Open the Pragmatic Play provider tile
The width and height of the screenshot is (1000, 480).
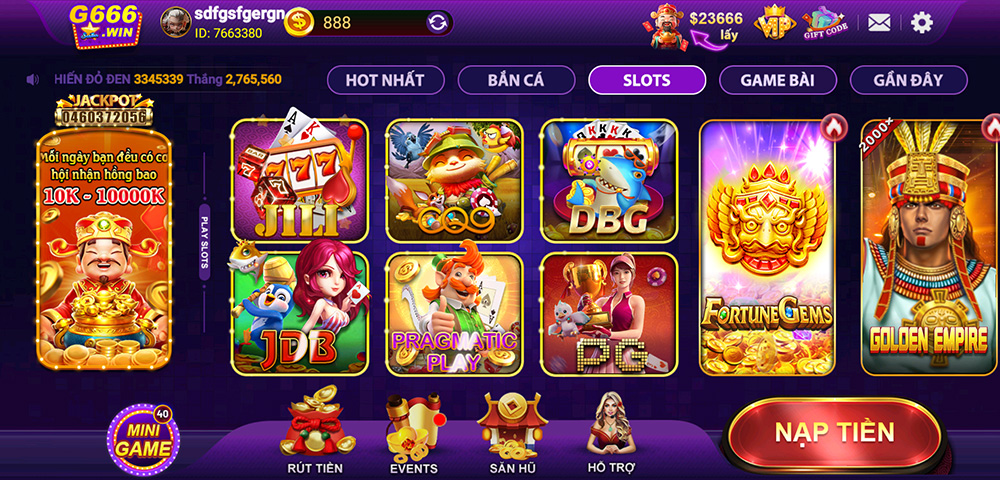coord(454,312)
